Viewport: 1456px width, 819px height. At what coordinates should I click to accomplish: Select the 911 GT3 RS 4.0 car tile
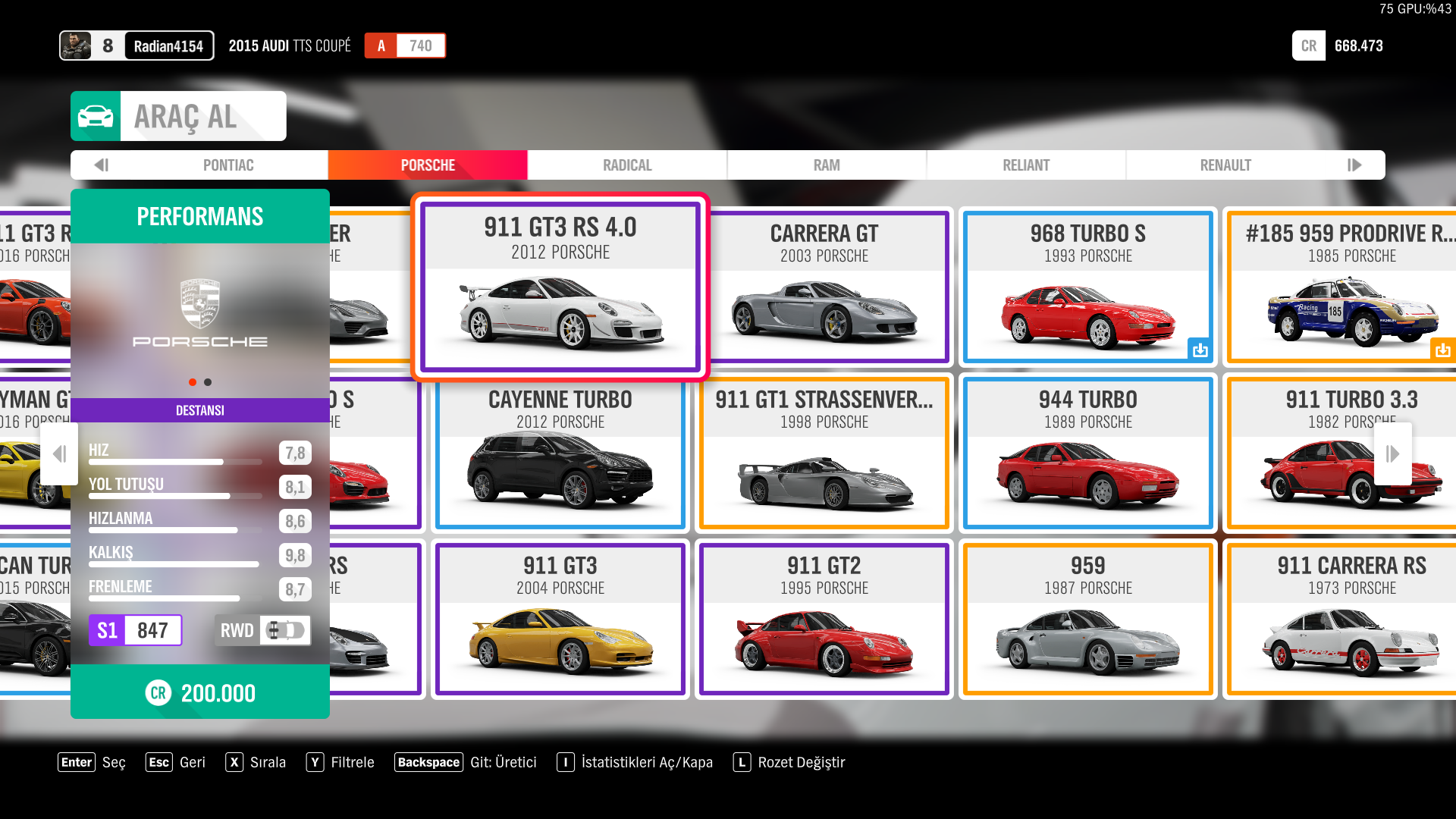coord(560,287)
